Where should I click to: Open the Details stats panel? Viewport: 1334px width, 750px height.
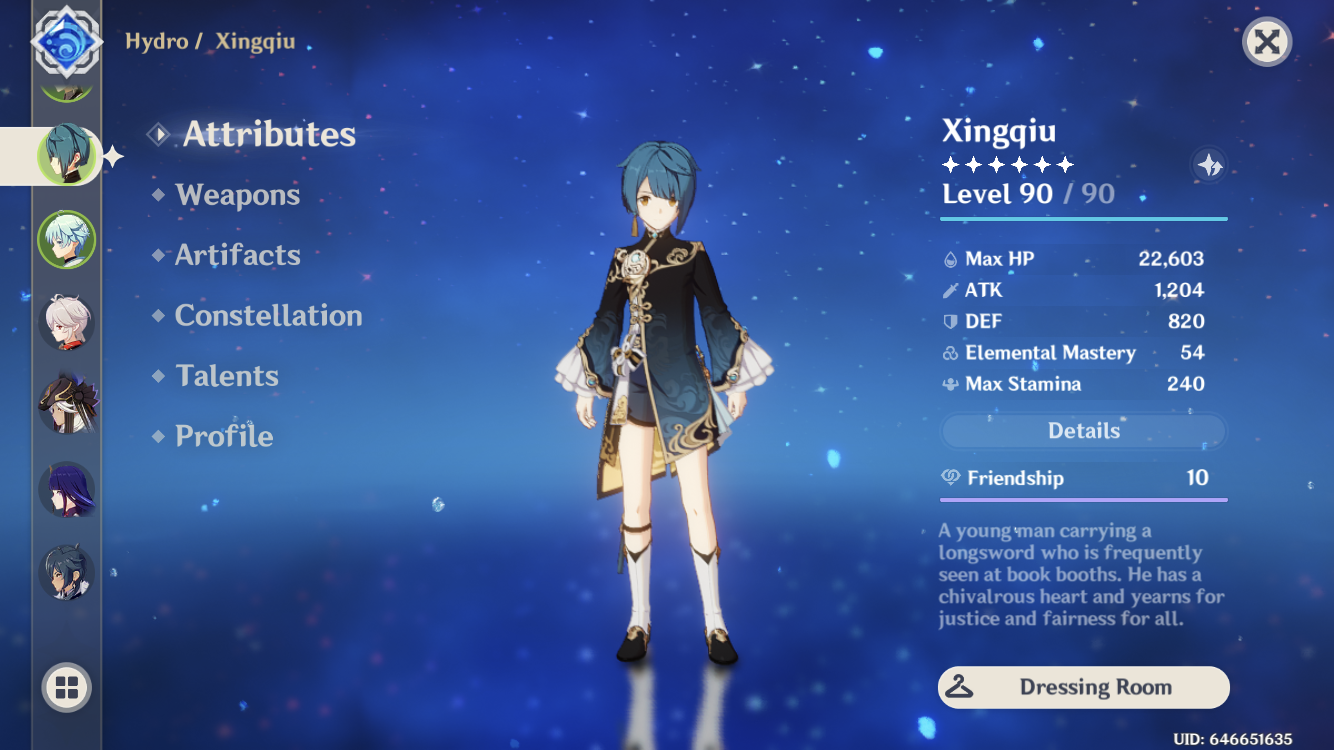tap(1083, 430)
